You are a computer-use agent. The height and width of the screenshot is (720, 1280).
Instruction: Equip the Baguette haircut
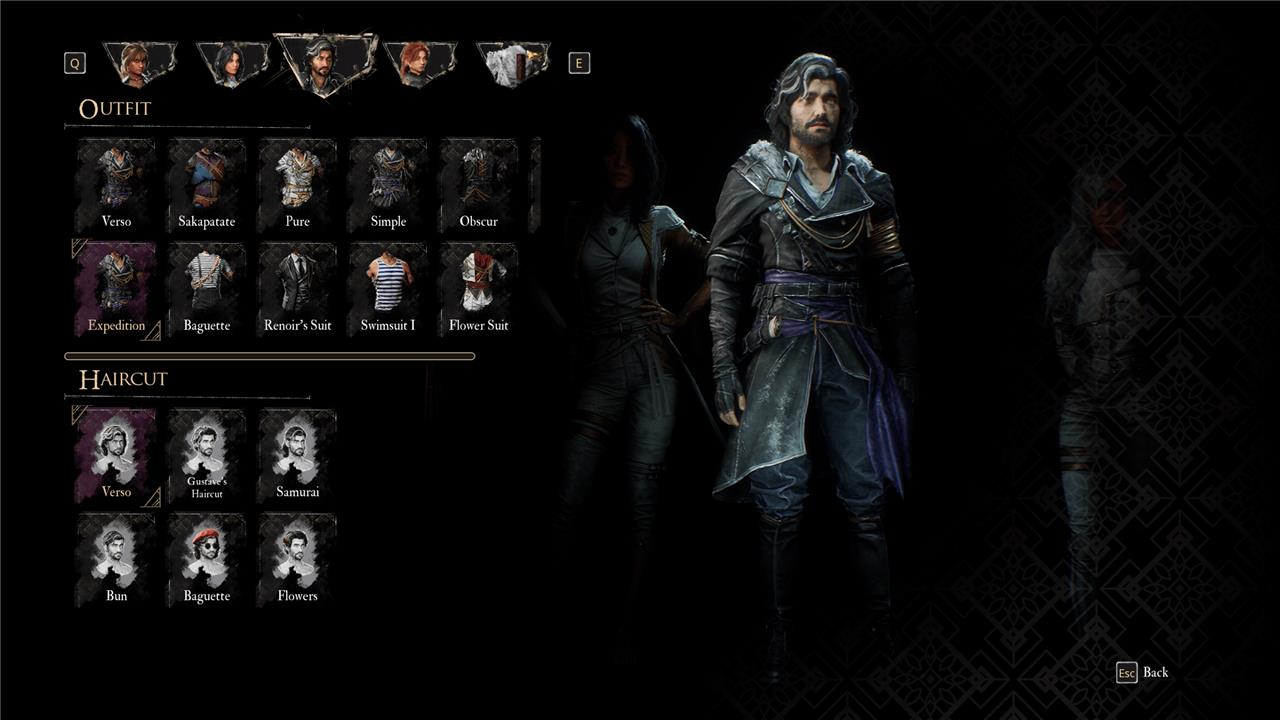click(205, 559)
